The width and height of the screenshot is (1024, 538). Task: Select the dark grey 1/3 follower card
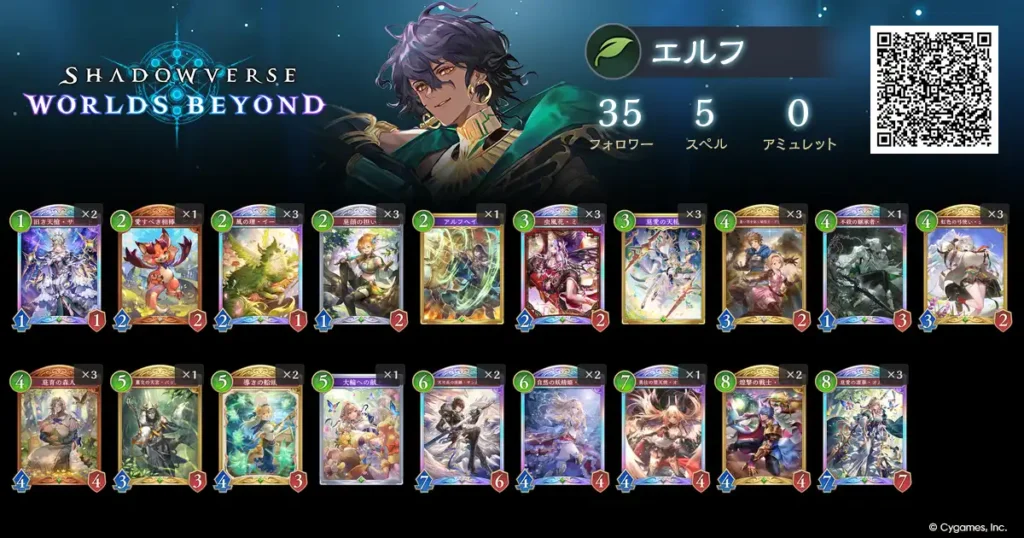863,270
